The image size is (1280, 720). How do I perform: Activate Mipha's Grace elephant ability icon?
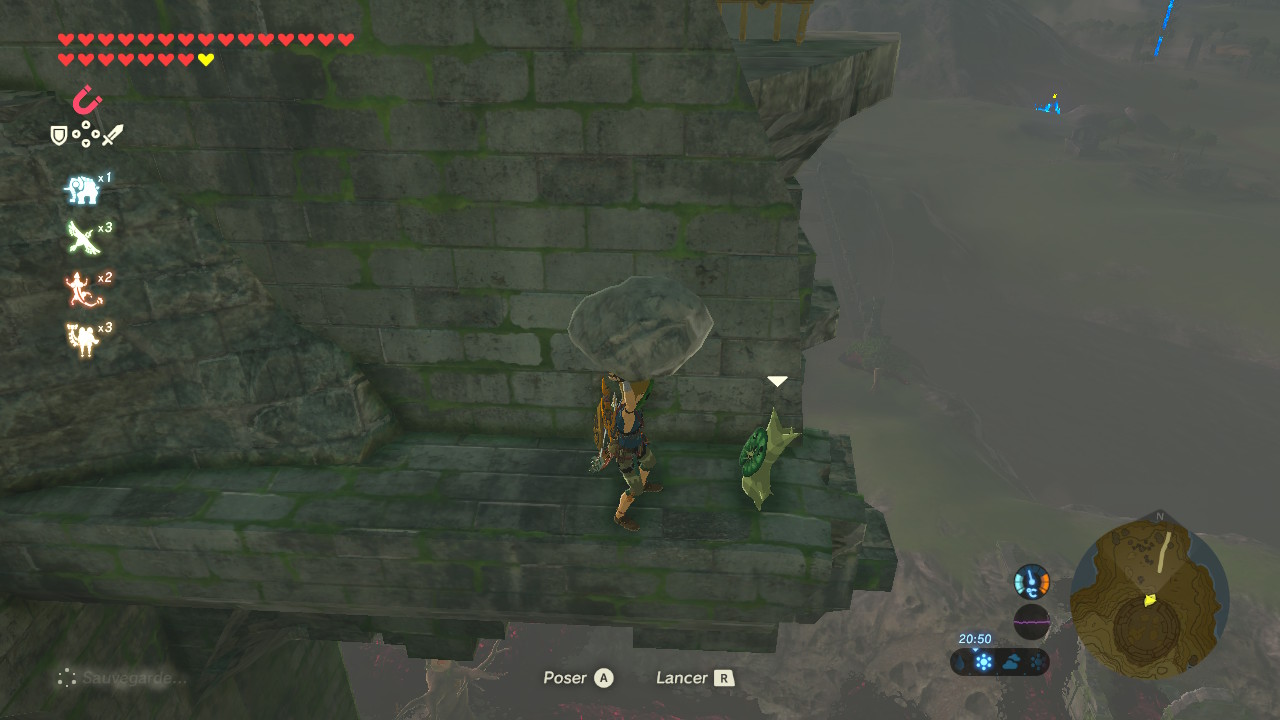tap(82, 189)
